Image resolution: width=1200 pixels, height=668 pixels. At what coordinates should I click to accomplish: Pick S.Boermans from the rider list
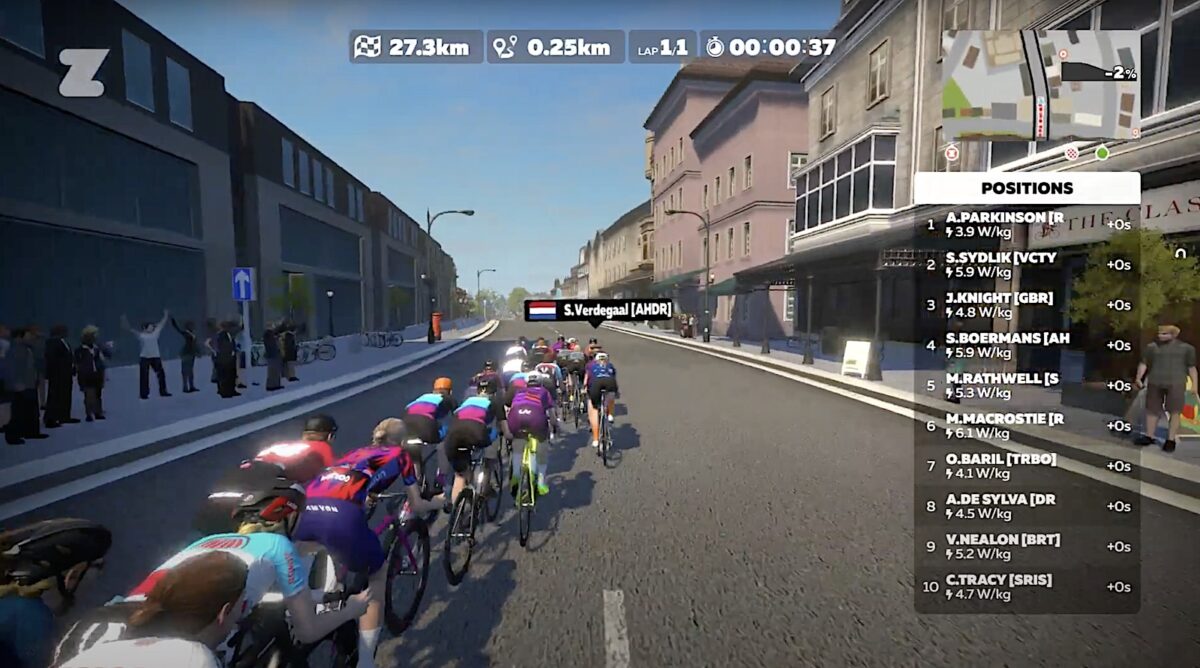(1027, 345)
